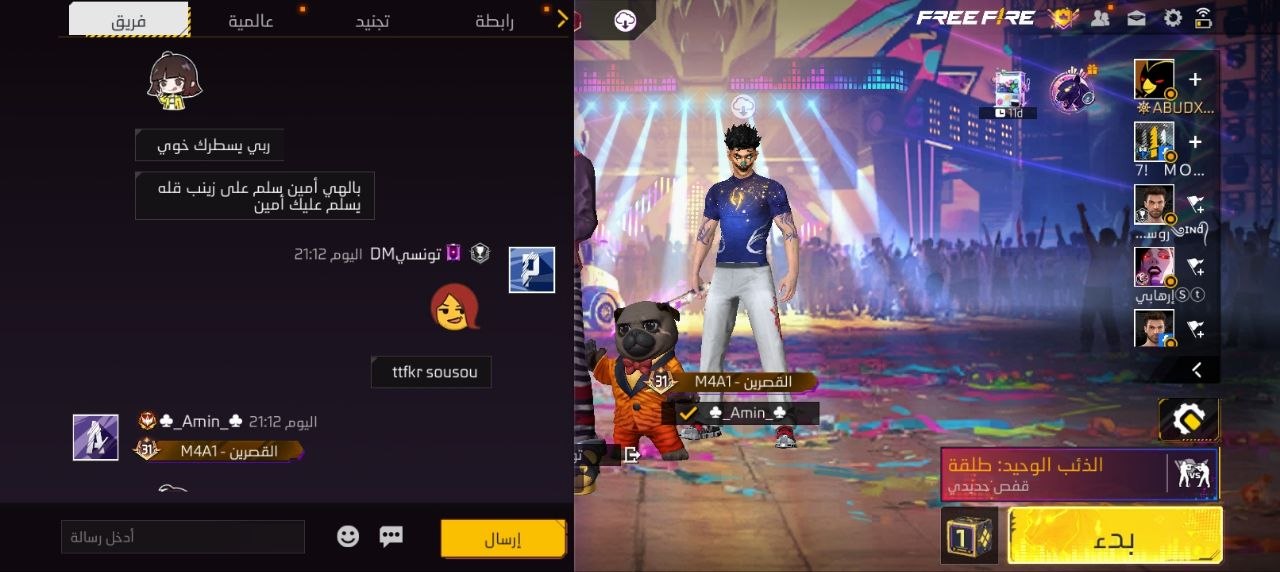The width and height of the screenshot is (1280, 572).
Task: Open the quick chat speech bubble
Action: click(x=391, y=537)
